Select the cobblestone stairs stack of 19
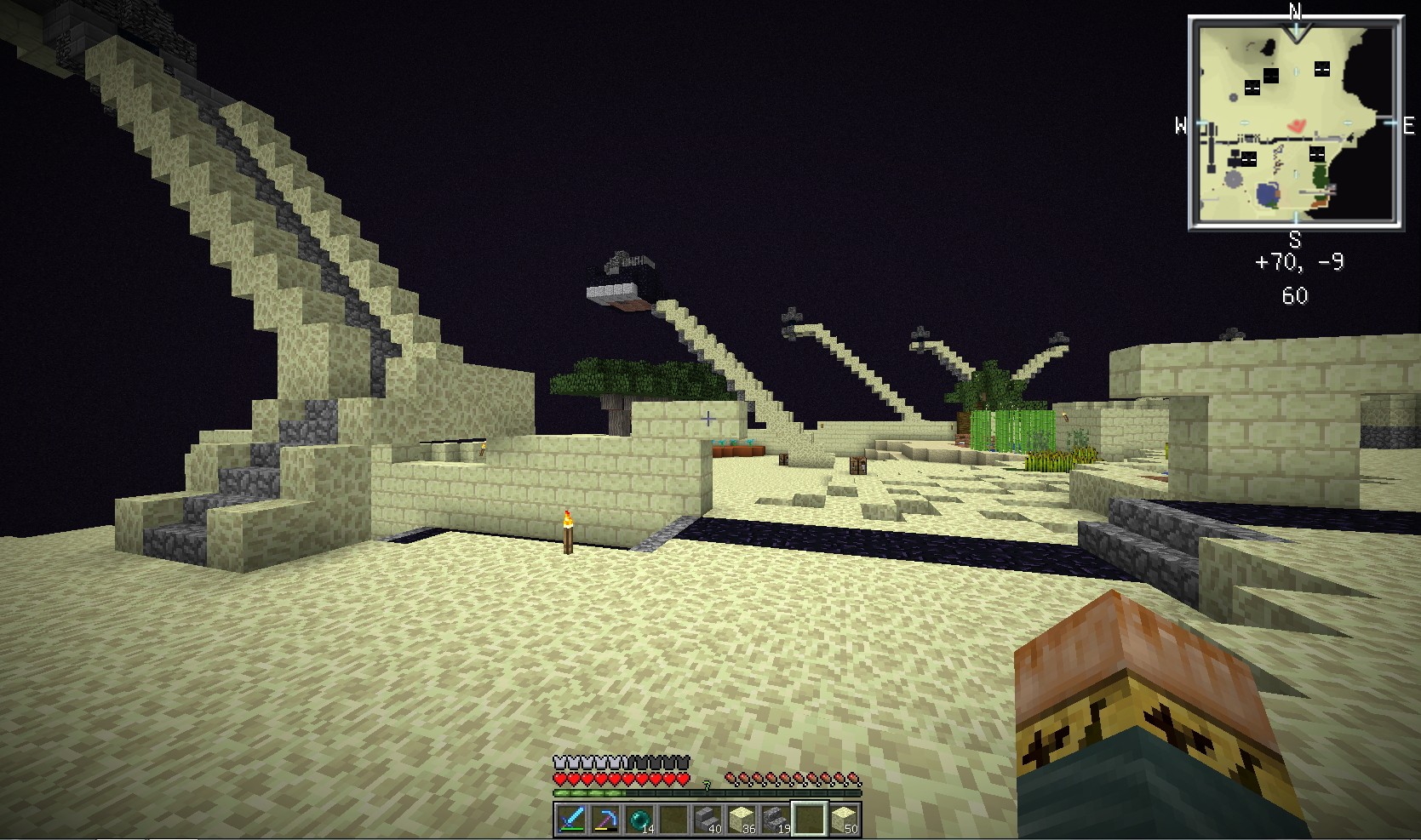 [775, 819]
